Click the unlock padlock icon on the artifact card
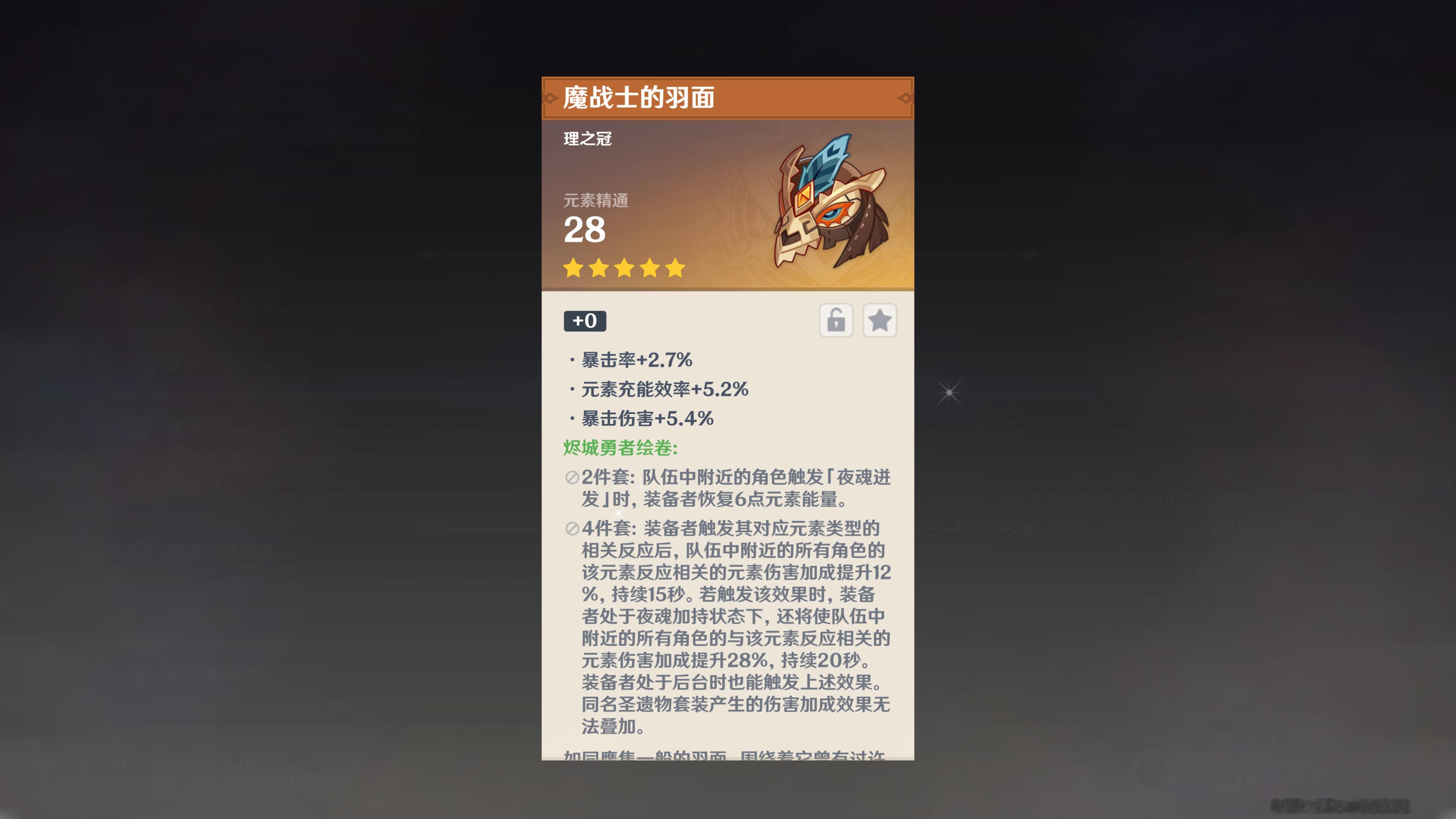The height and width of the screenshot is (819, 1456). (836, 320)
